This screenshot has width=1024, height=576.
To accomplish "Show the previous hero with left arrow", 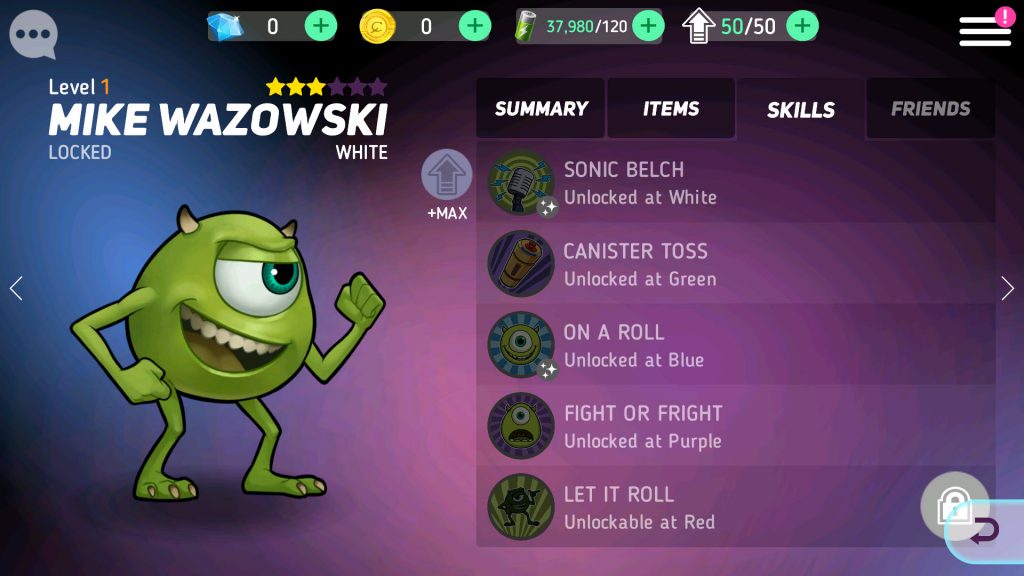I will pyautogui.click(x=16, y=289).
